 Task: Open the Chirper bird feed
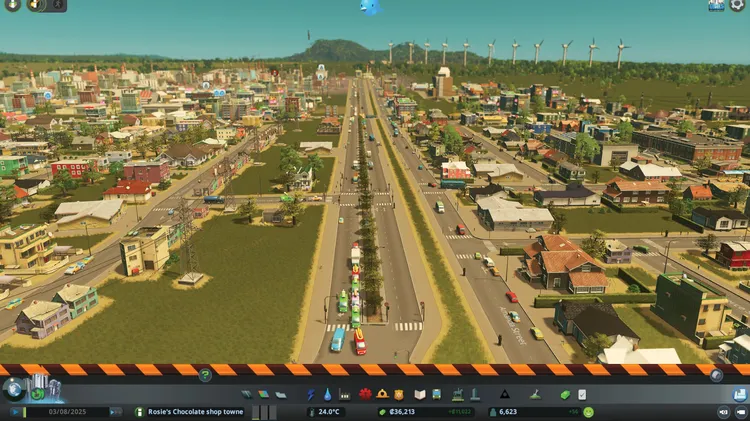(371, 7)
